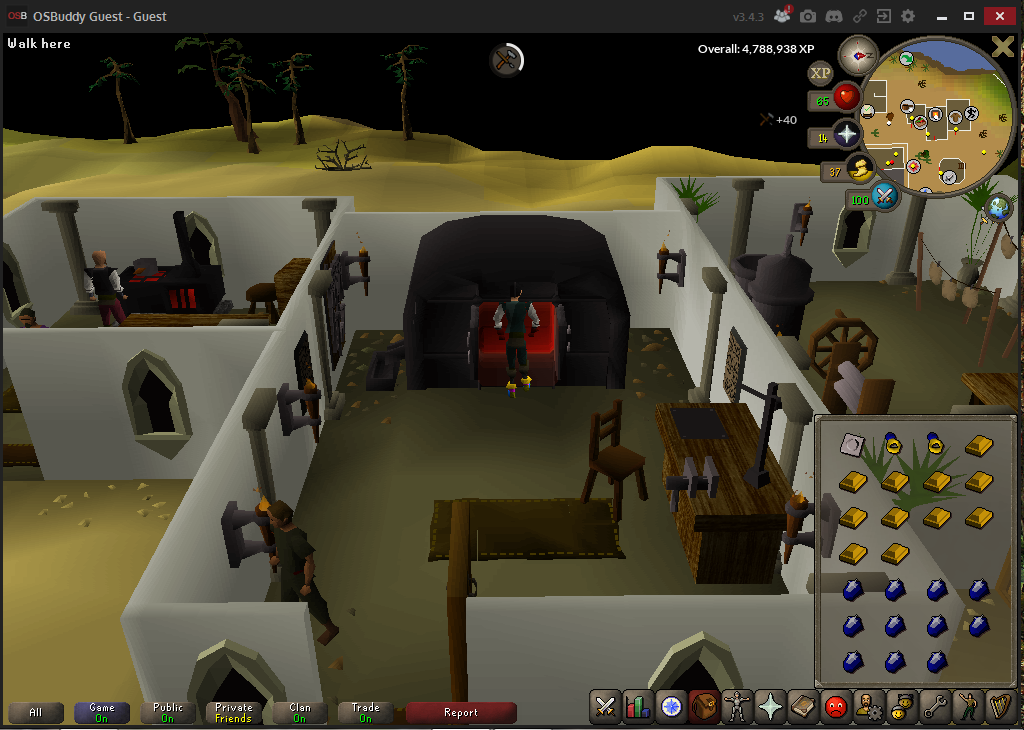
Task: Switch to the Magic spellbook tab
Action: point(803,707)
